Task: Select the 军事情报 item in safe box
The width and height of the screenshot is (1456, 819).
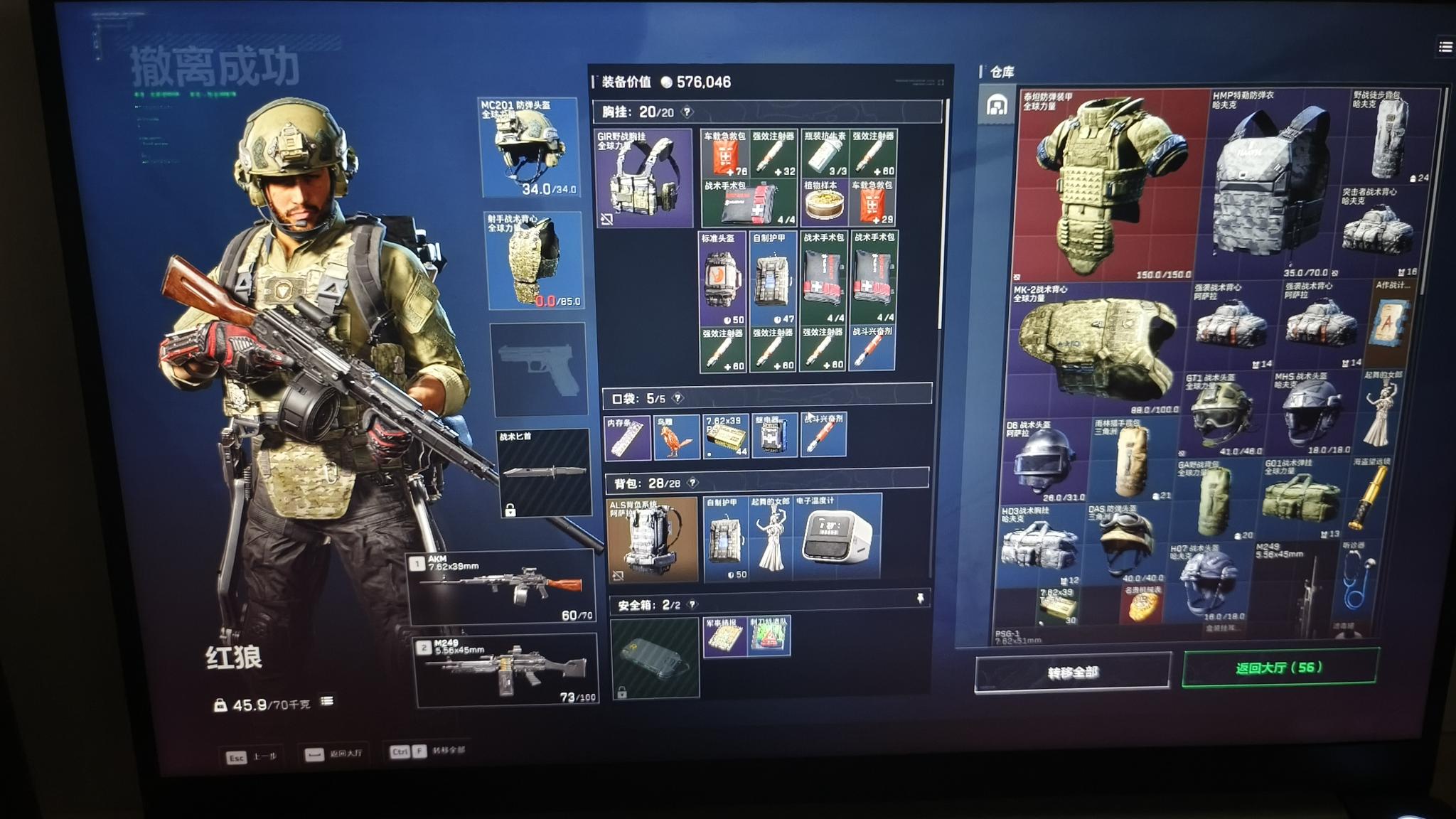Action: click(724, 636)
